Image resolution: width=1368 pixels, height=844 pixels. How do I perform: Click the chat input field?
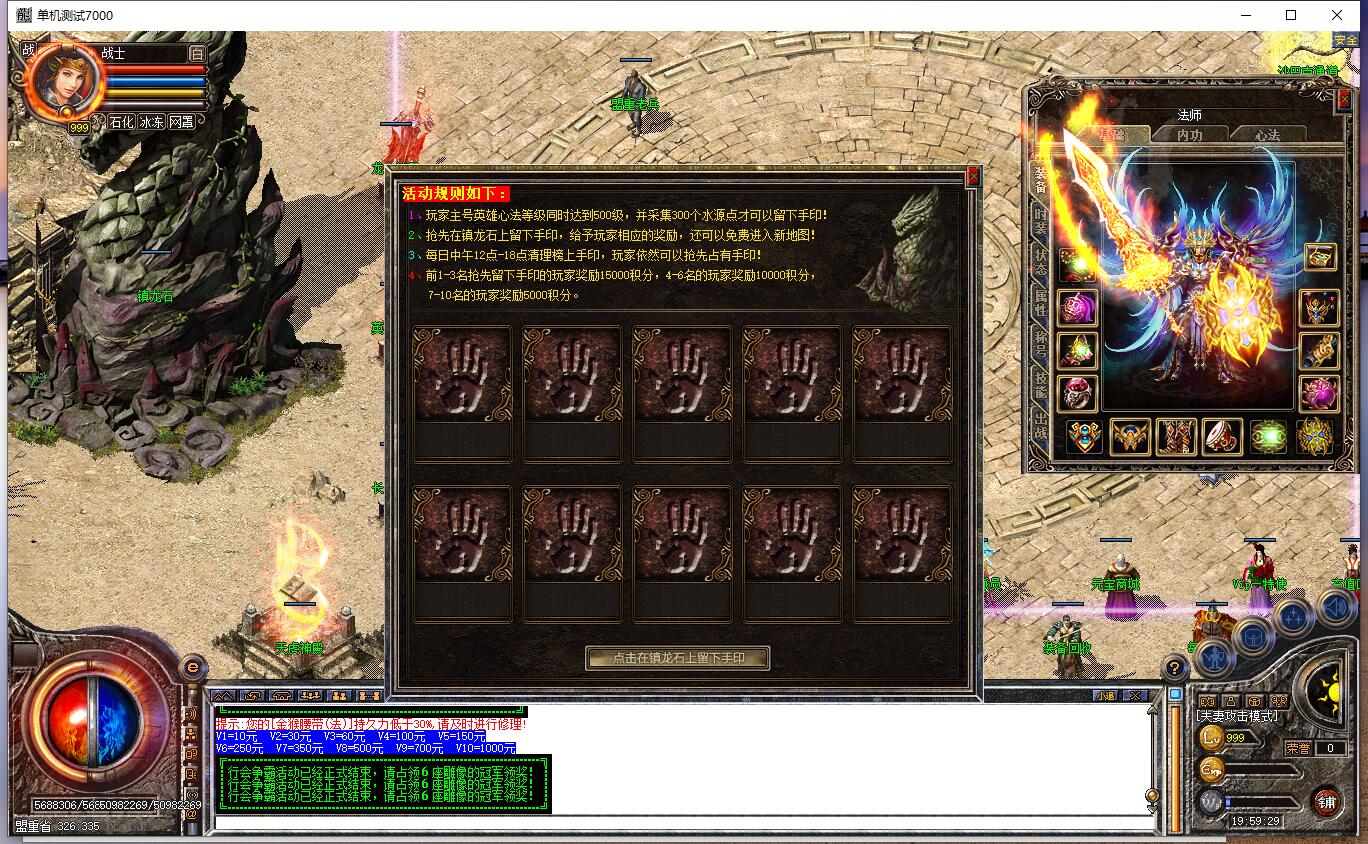coord(680,824)
